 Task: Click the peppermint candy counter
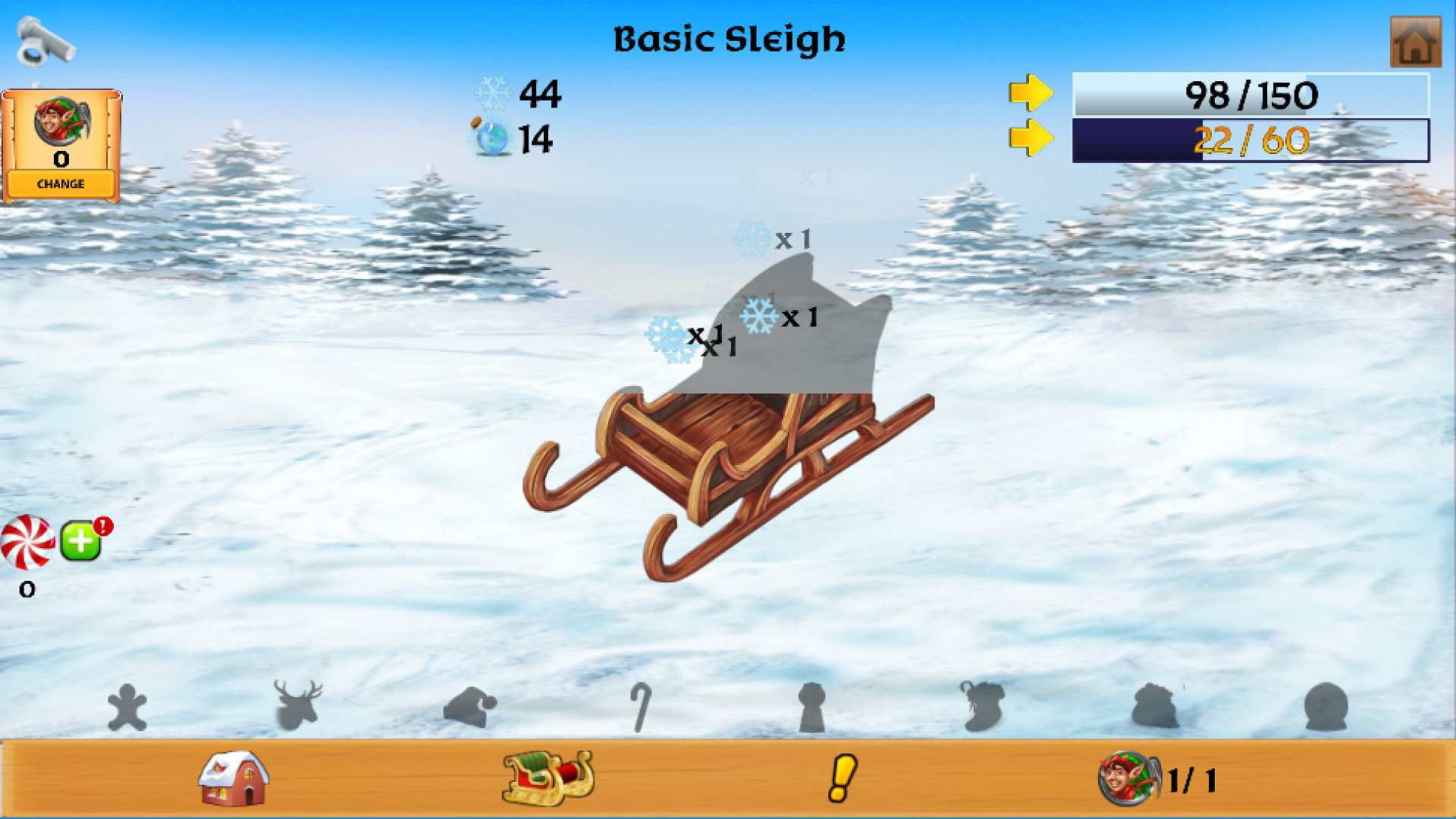pos(29,542)
